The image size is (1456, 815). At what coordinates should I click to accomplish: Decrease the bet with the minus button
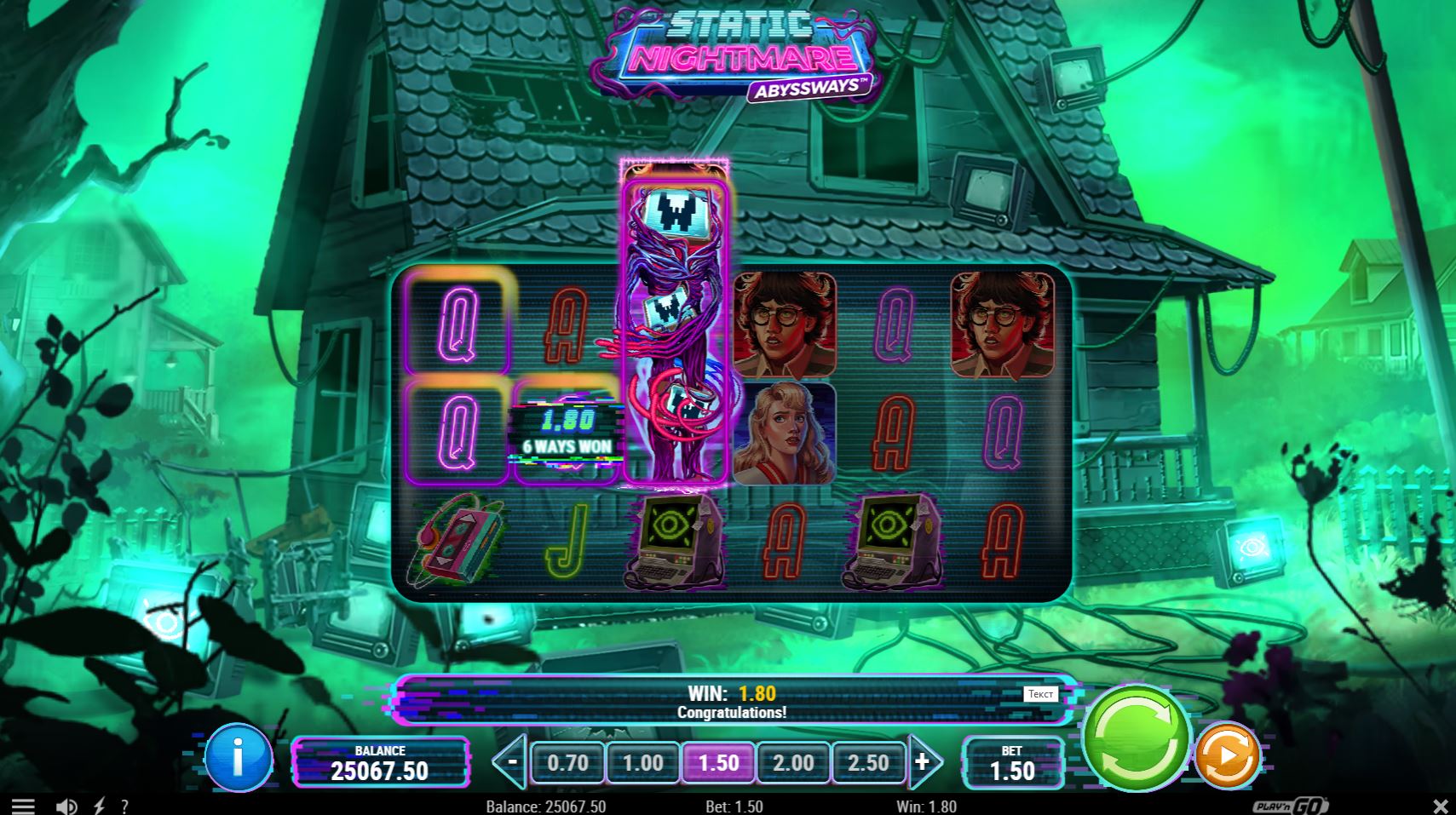(515, 760)
